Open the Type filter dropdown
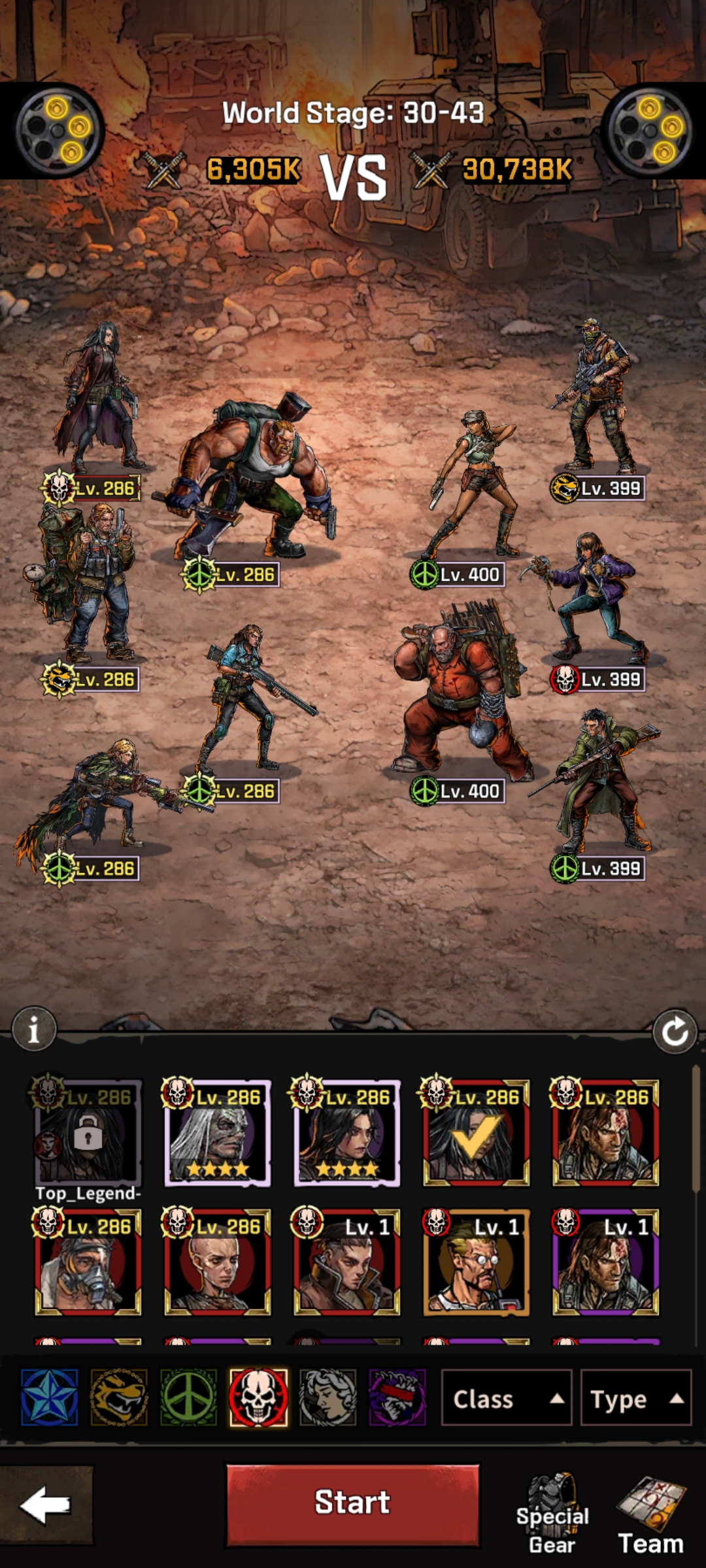 tap(635, 1399)
